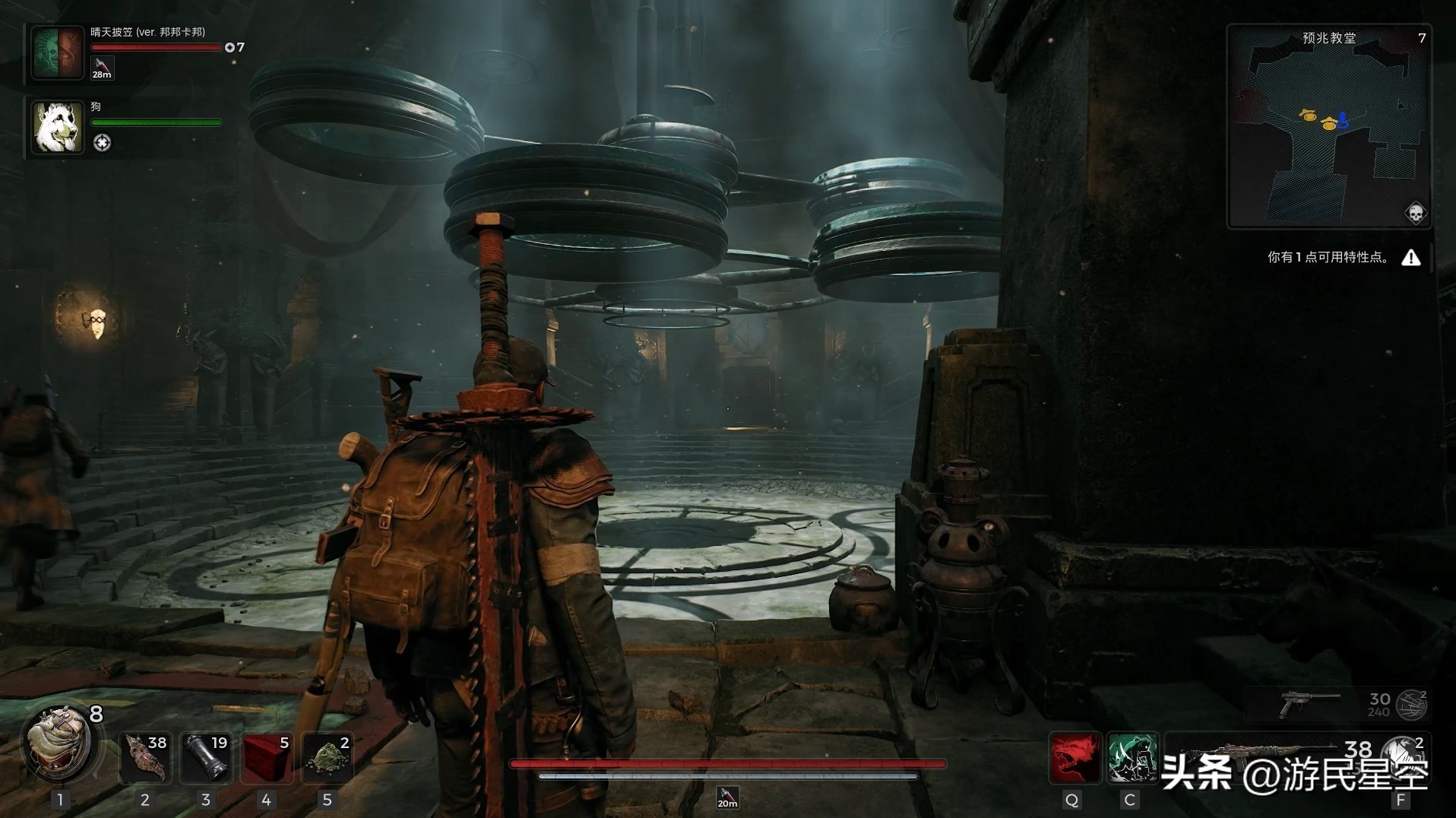Viewport: 1456px width, 818px height.
Task: Use the Dragon Heart relic
Action: [59, 744]
